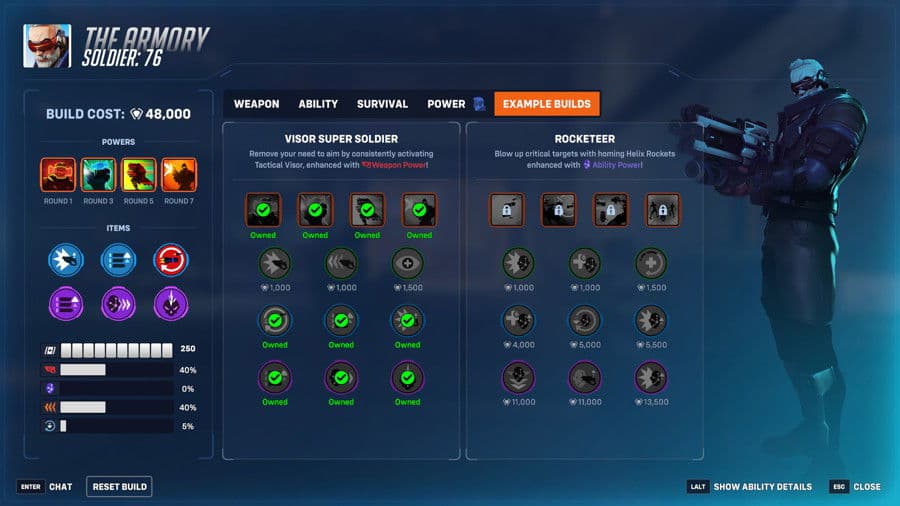The height and width of the screenshot is (506, 900).
Task: Go to the Power tab
Action: coord(446,104)
